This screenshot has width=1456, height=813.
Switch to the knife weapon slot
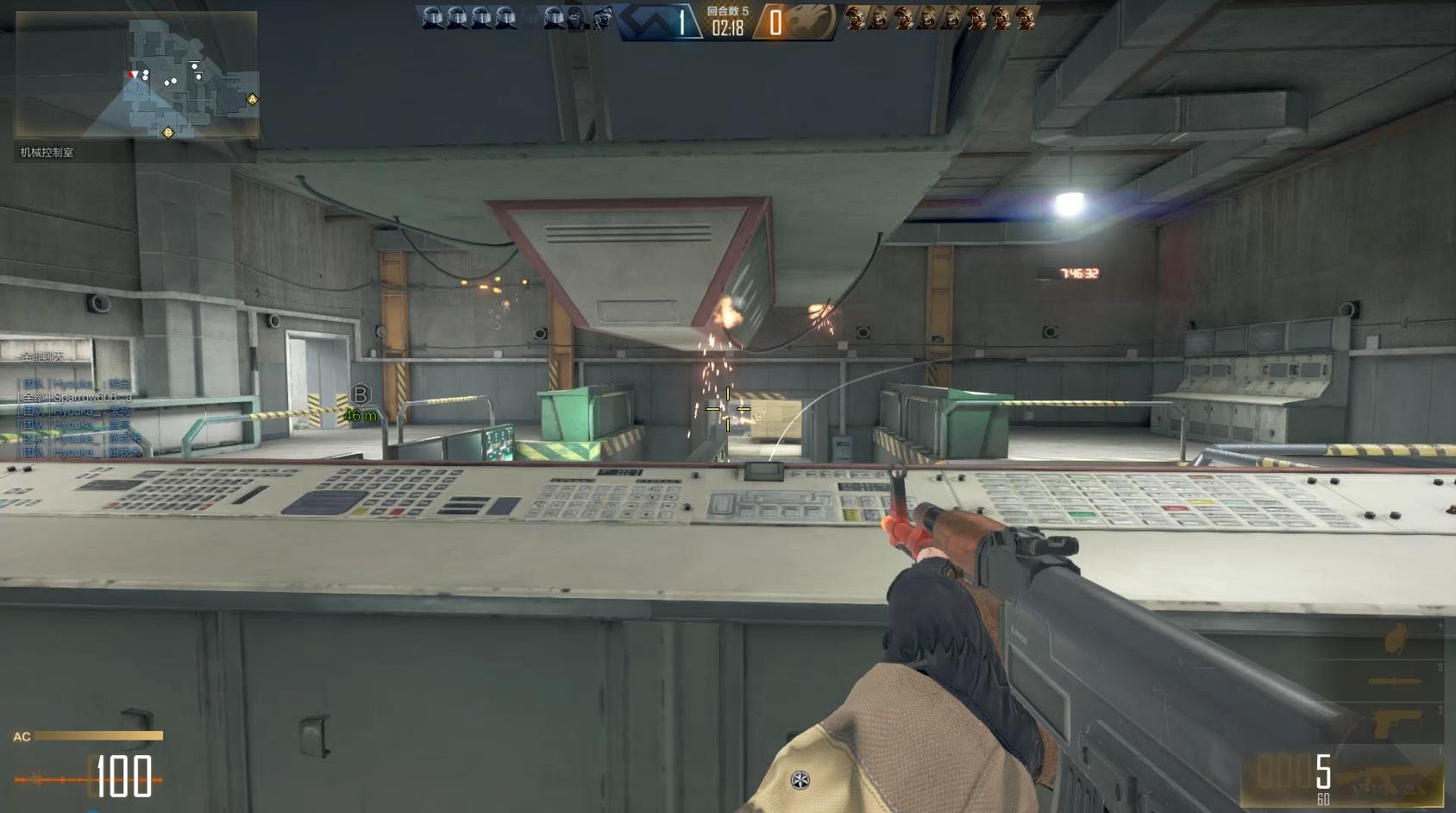pyautogui.click(x=1395, y=682)
